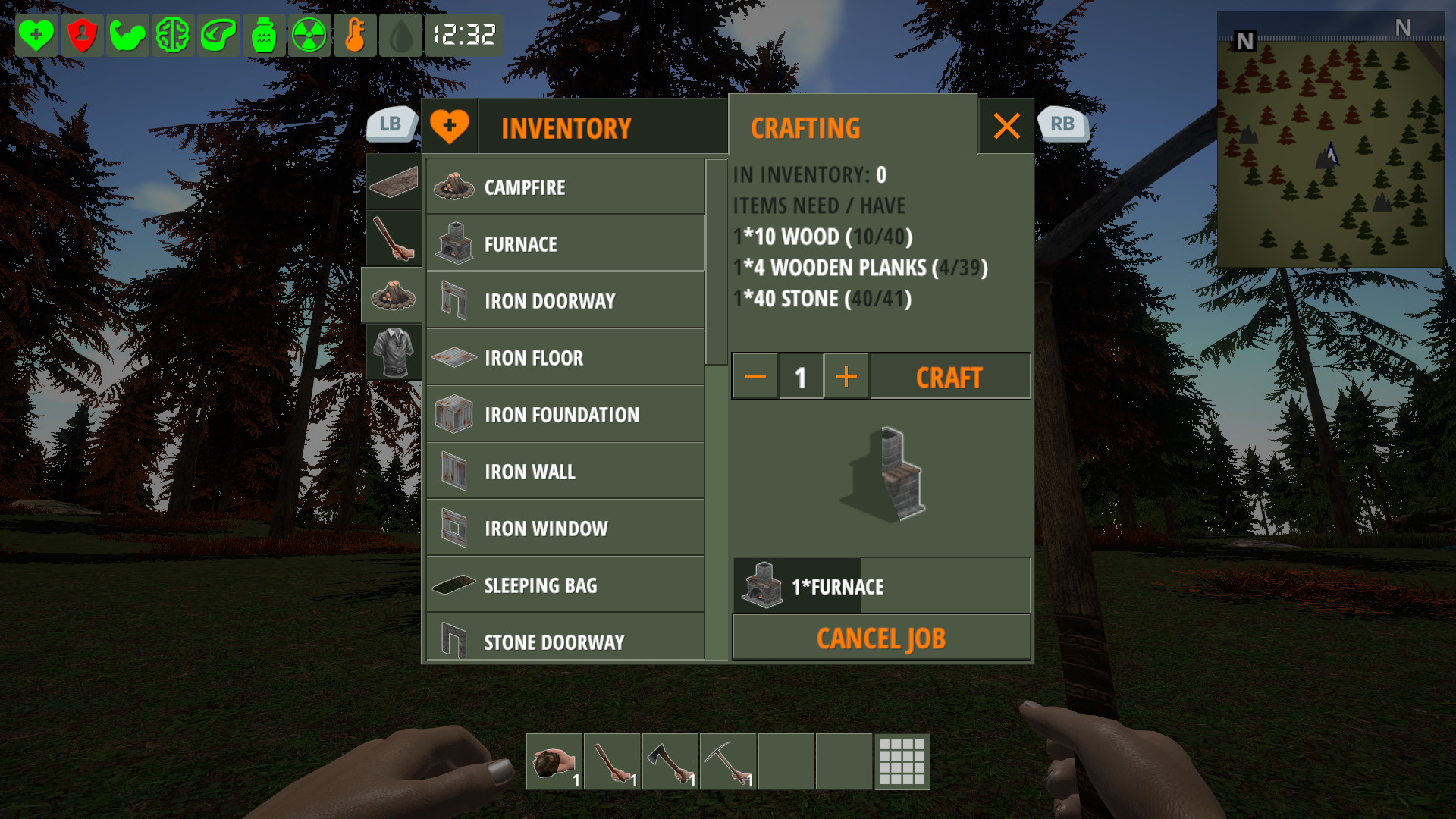
Task: Open the clothing category tab
Action: pyautogui.click(x=392, y=350)
